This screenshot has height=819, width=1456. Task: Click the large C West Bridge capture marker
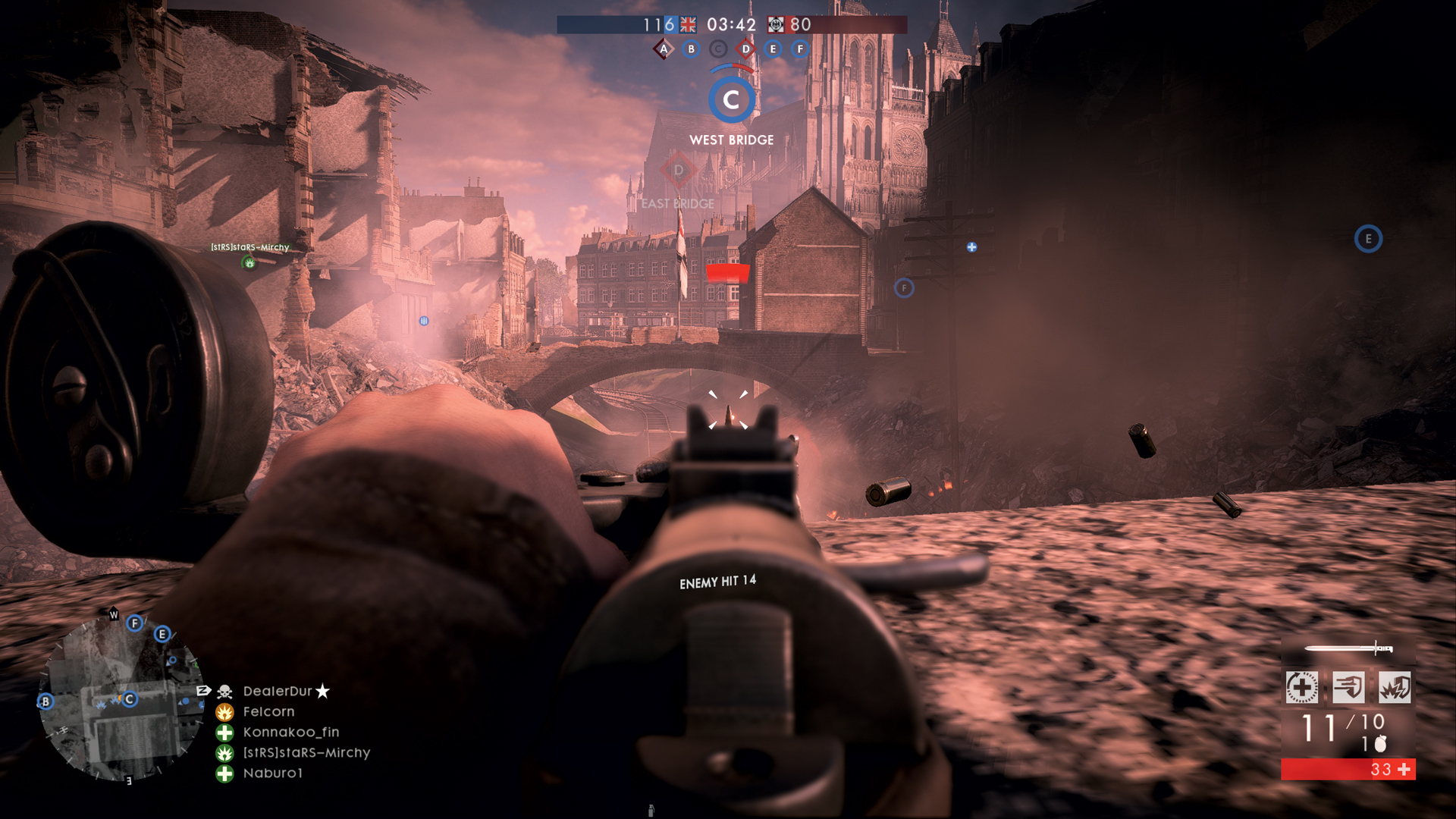(x=731, y=100)
